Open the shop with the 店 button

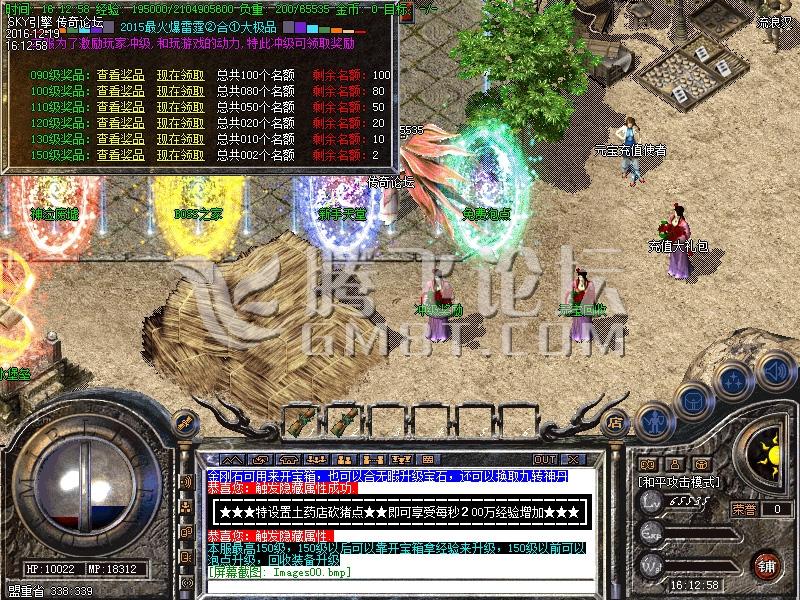click(x=616, y=423)
